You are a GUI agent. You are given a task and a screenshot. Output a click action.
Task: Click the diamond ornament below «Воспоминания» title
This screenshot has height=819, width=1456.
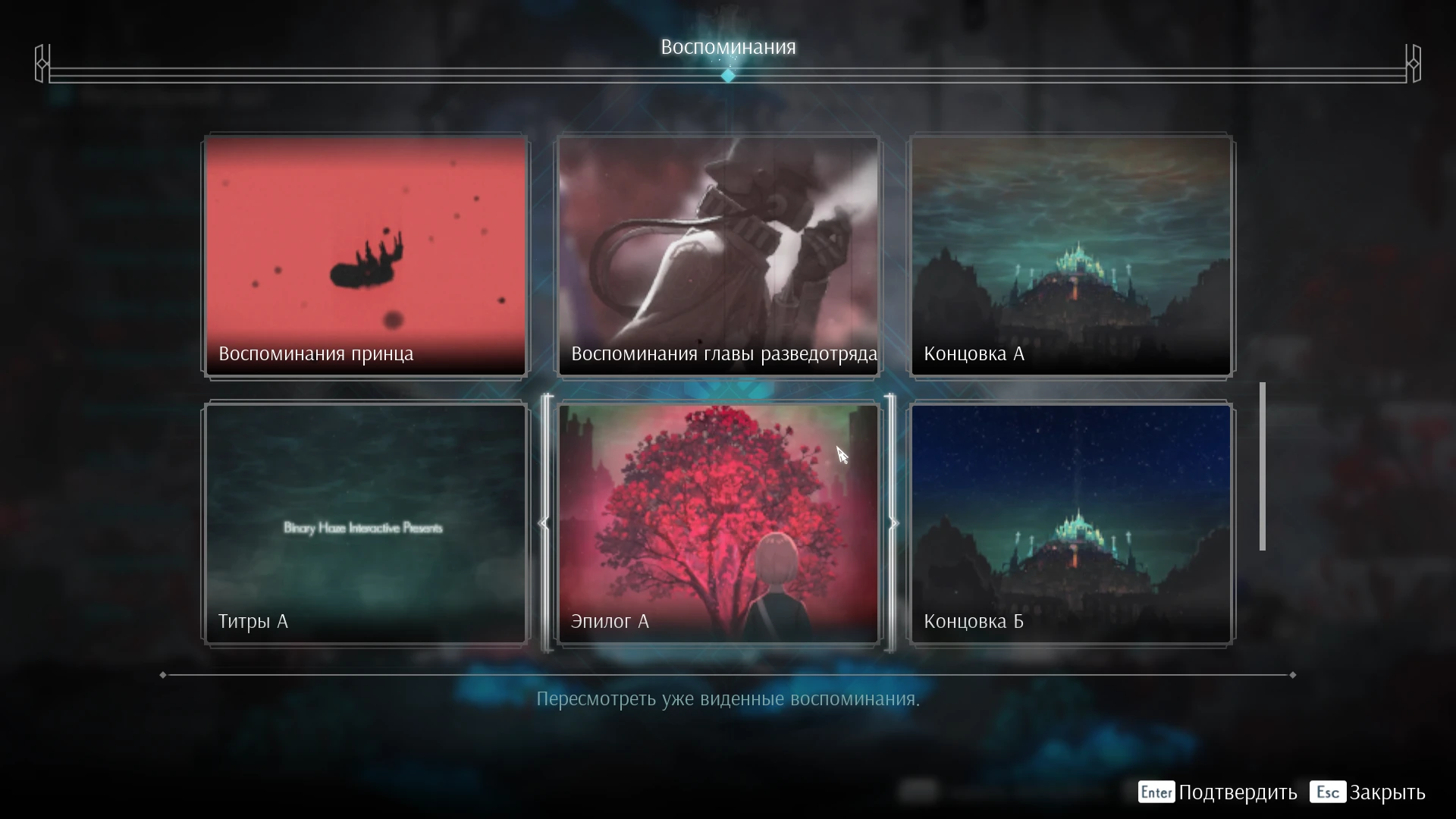pyautogui.click(x=728, y=74)
